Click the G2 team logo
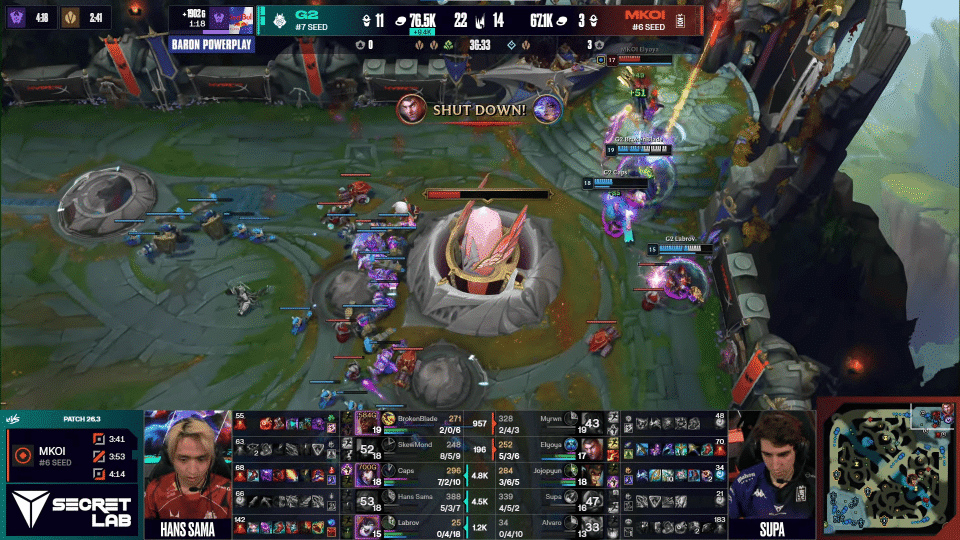Viewport: 960px width, 540px height. coord(278,19)
